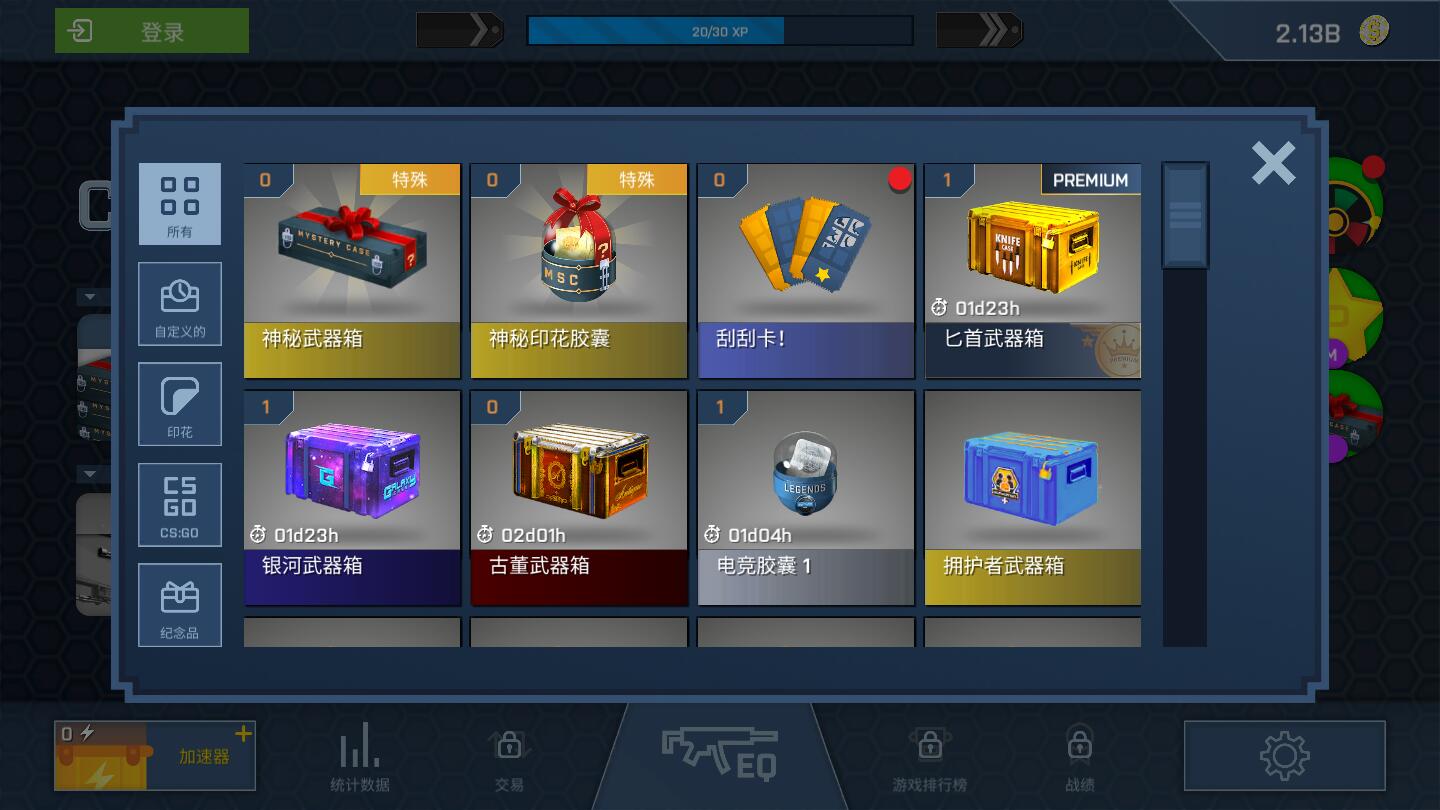
Task: Open the 神秘武器箱 mystery case
Action: (352, 270)
